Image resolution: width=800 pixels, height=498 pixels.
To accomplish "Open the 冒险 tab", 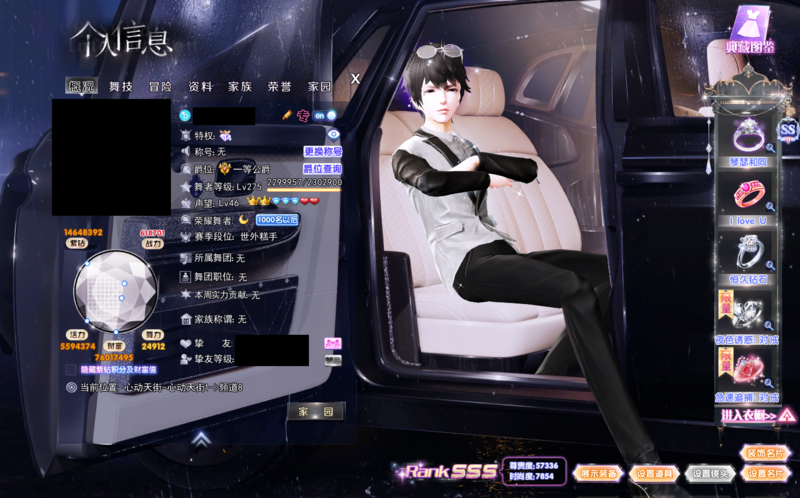I will pos(161,87).
